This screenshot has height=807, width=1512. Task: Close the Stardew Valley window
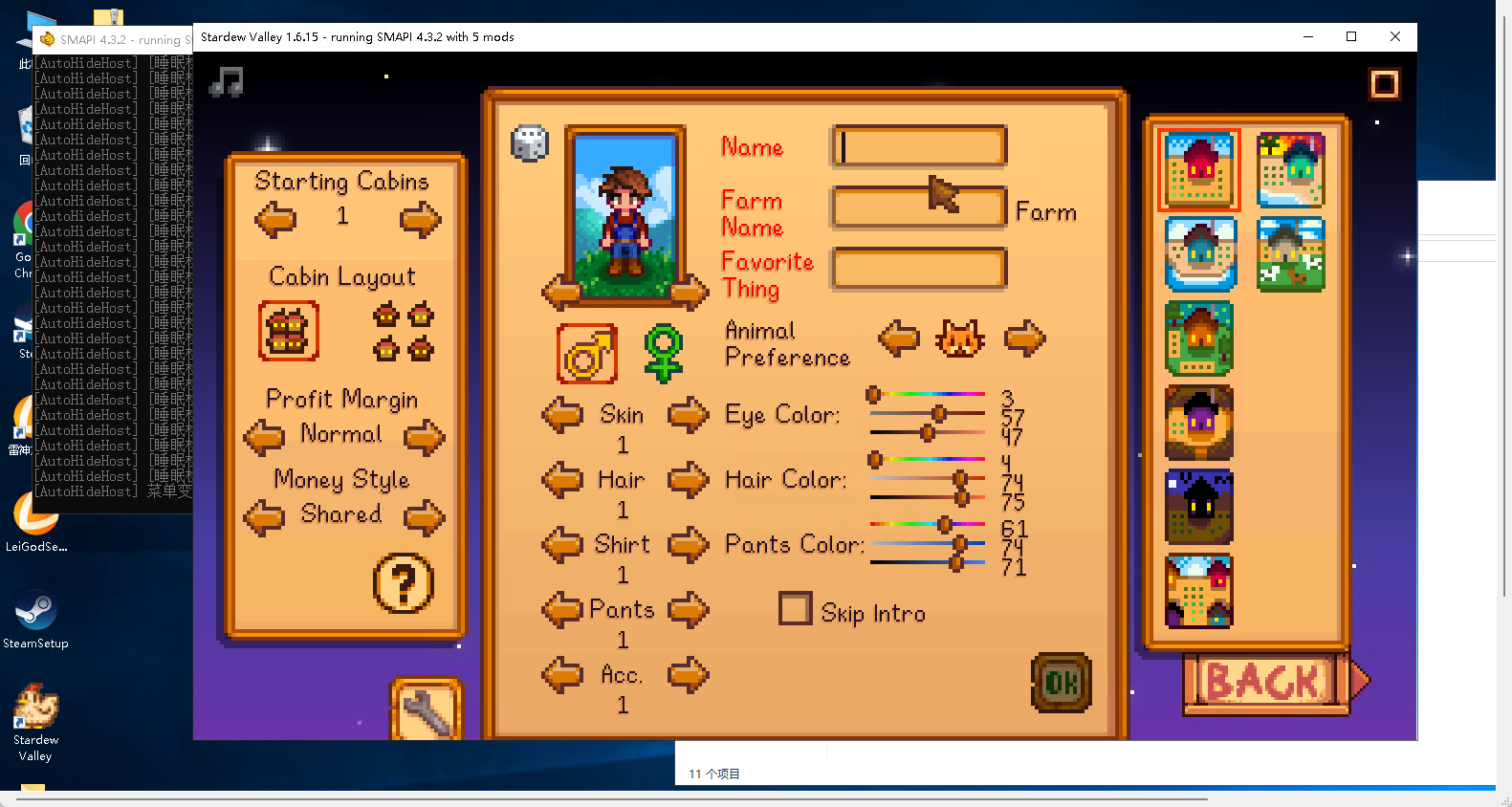click(x=1395, y=36)
